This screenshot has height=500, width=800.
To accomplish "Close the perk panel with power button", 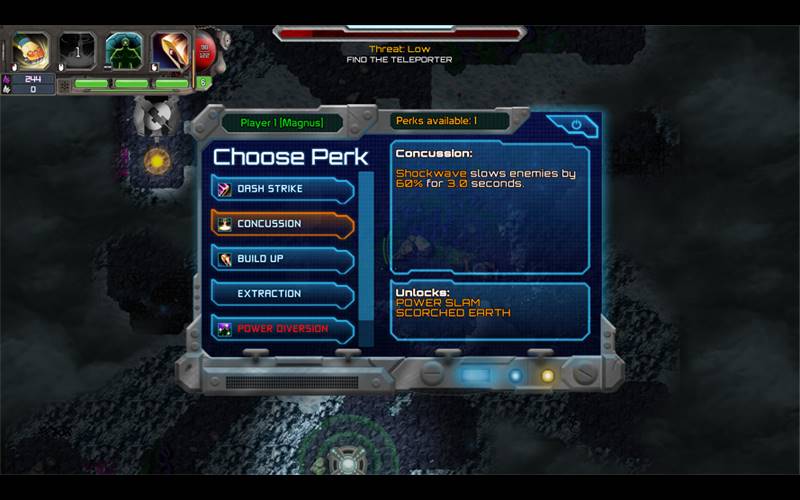I will click(576, 125).
